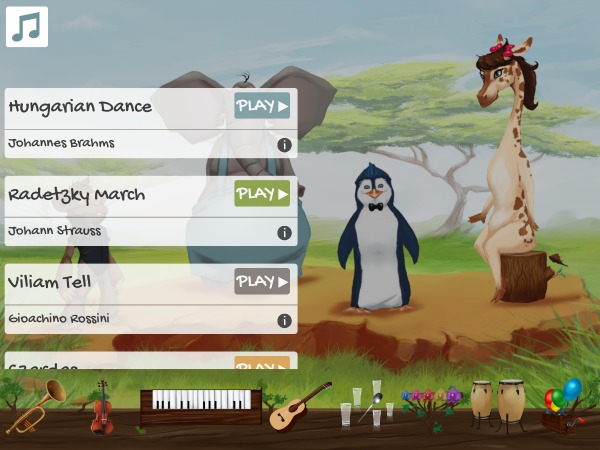Pick the piano keyboard instrument
Viewport: 600px width, 450px height.
click(201, 405)
